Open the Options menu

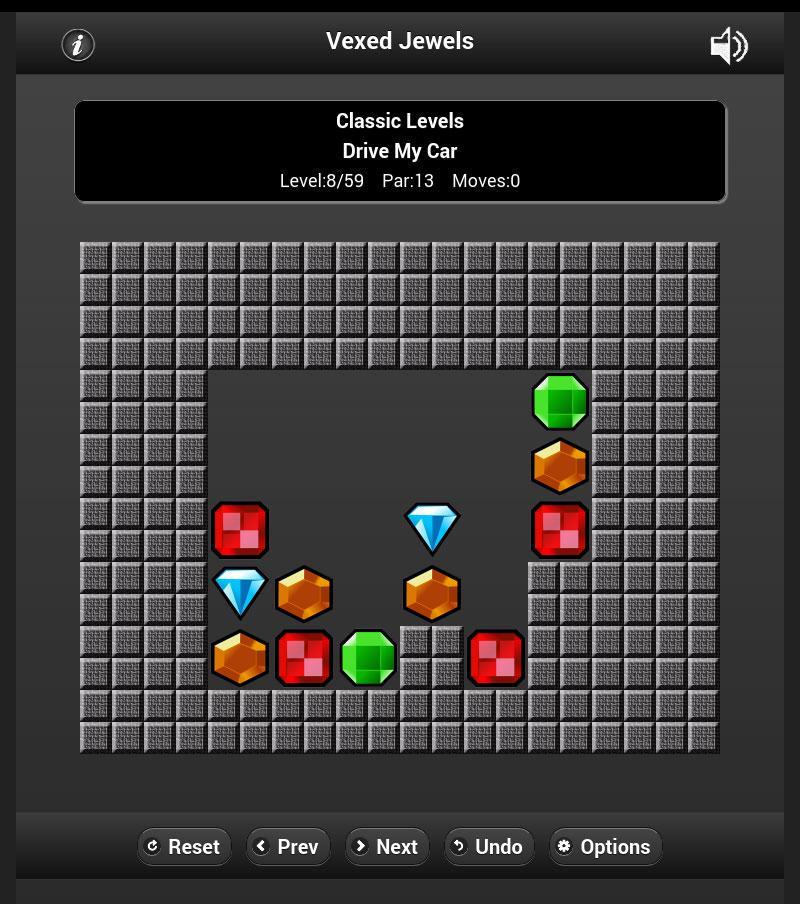coord(605,847)
